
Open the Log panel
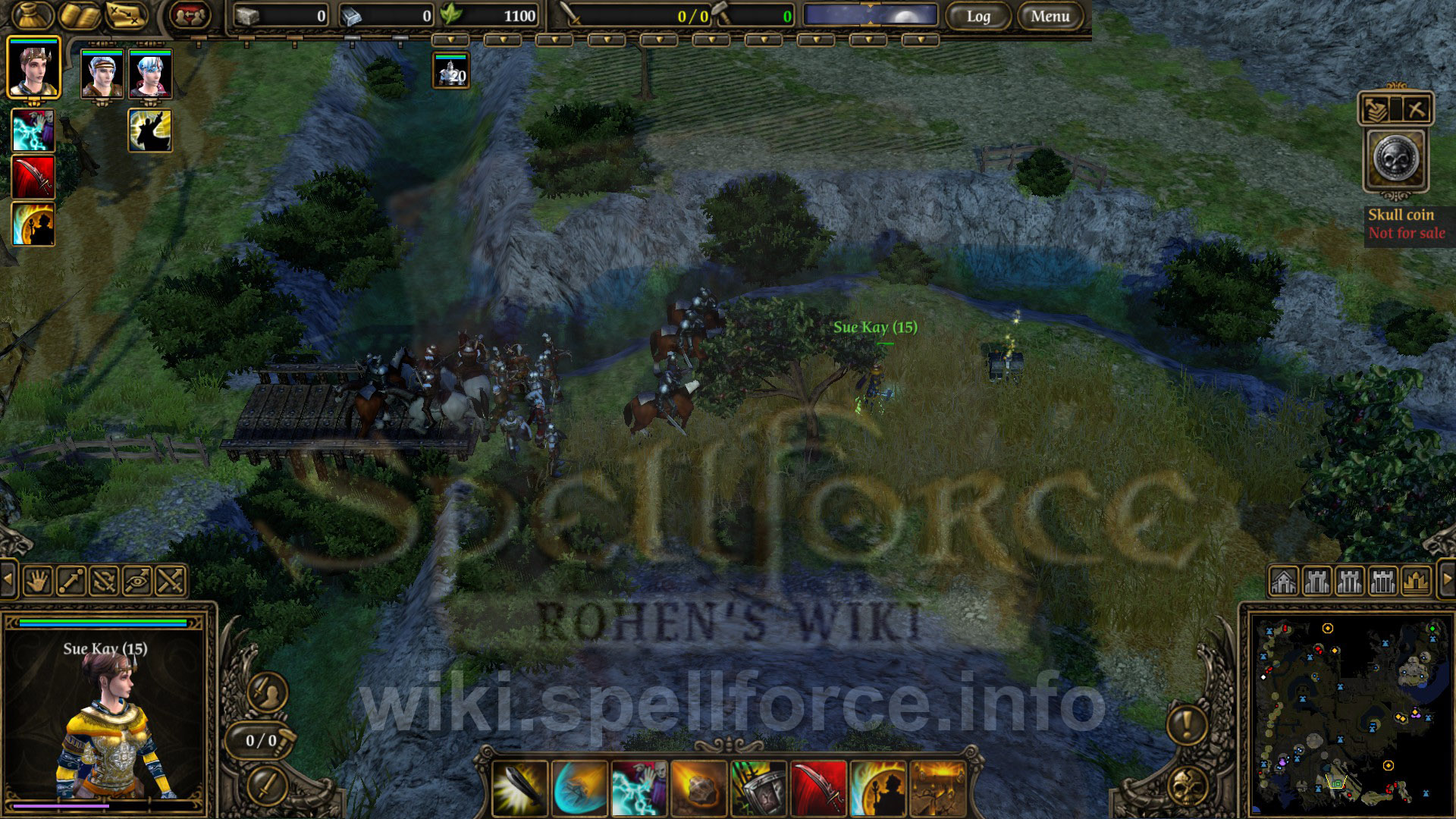[977, 16]
